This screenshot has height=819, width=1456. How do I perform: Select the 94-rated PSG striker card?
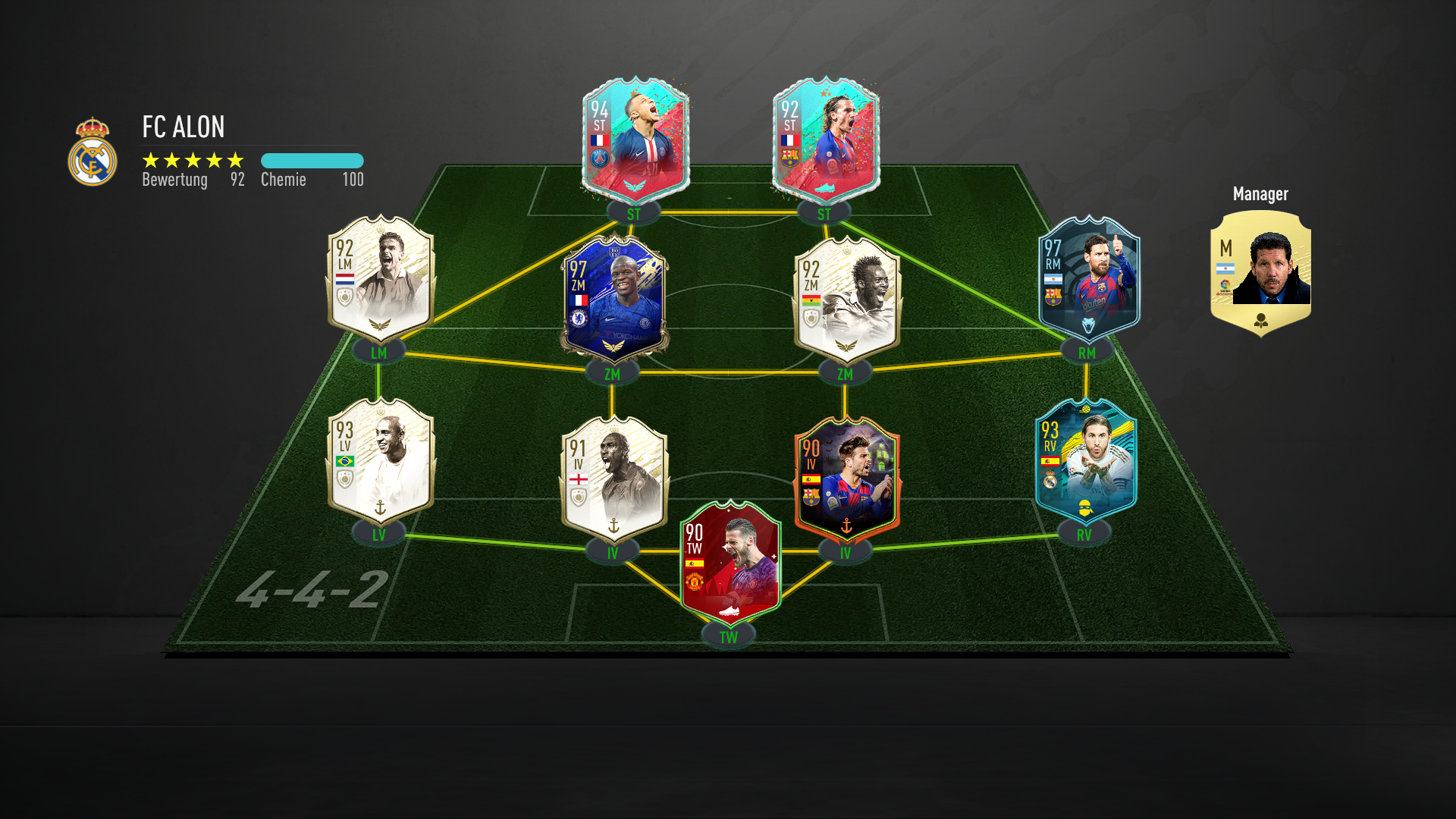635,140
